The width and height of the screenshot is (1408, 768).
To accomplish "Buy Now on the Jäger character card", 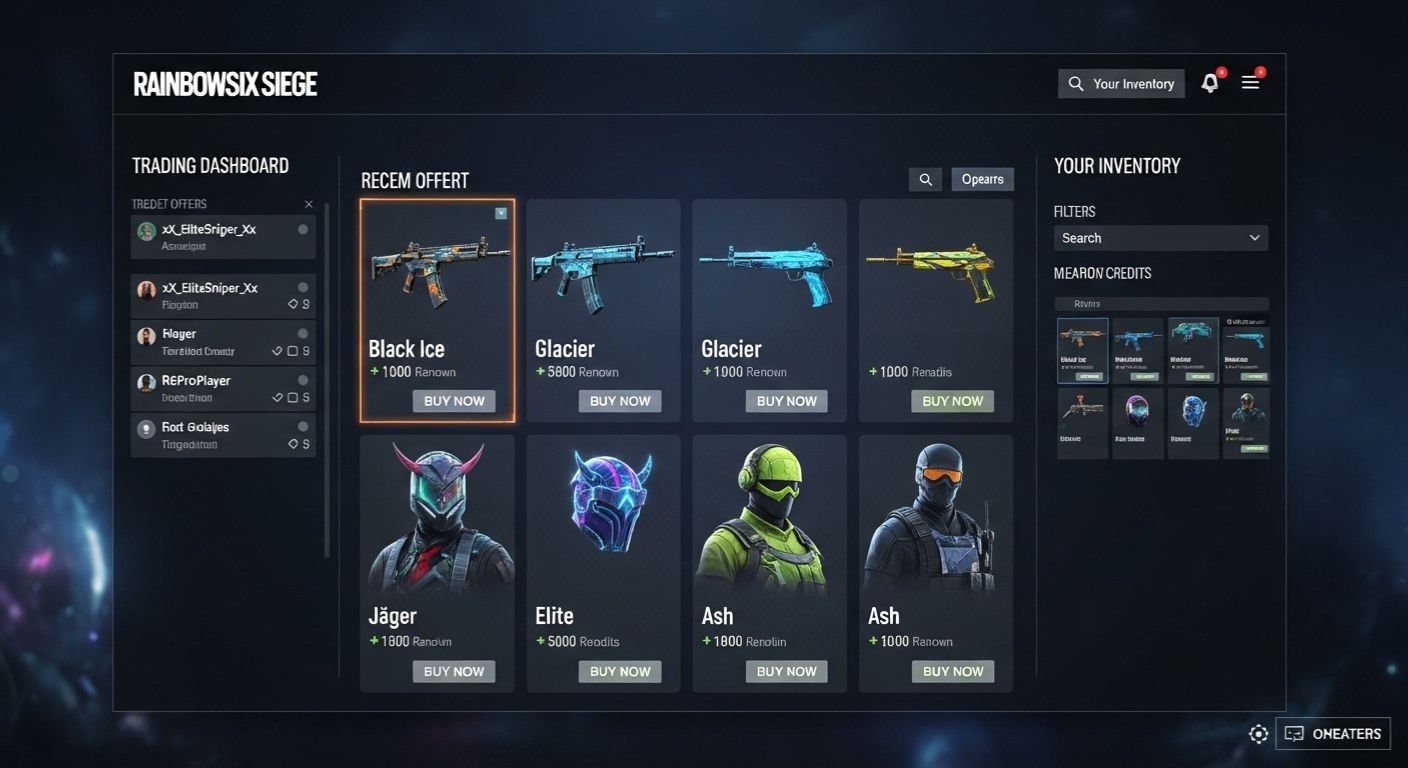I will (454, 671).
